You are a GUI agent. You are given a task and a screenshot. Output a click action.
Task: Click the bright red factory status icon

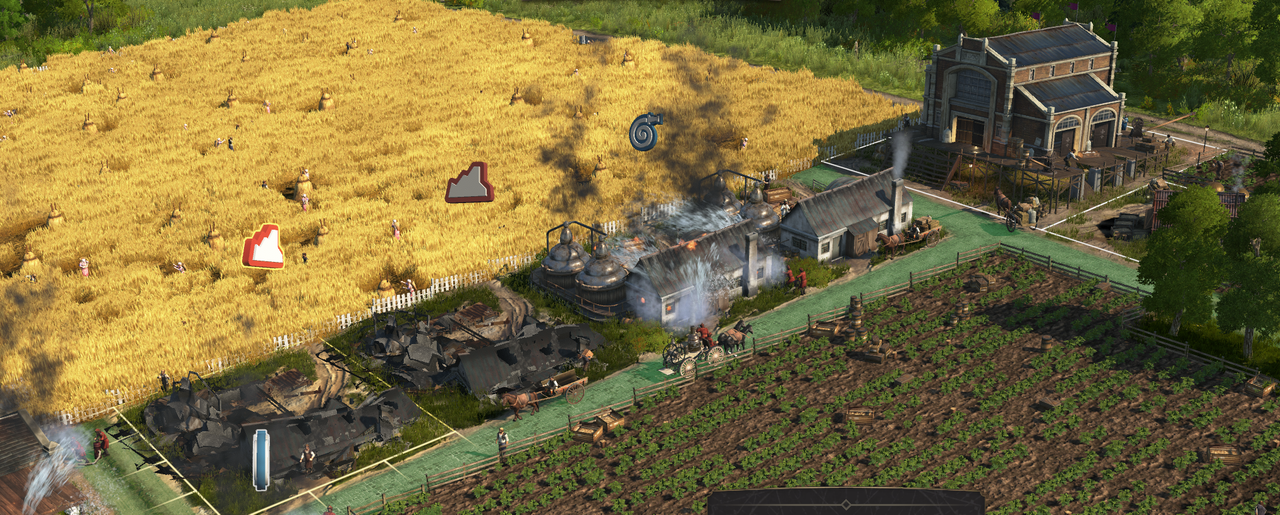click(x=263, y=246)
